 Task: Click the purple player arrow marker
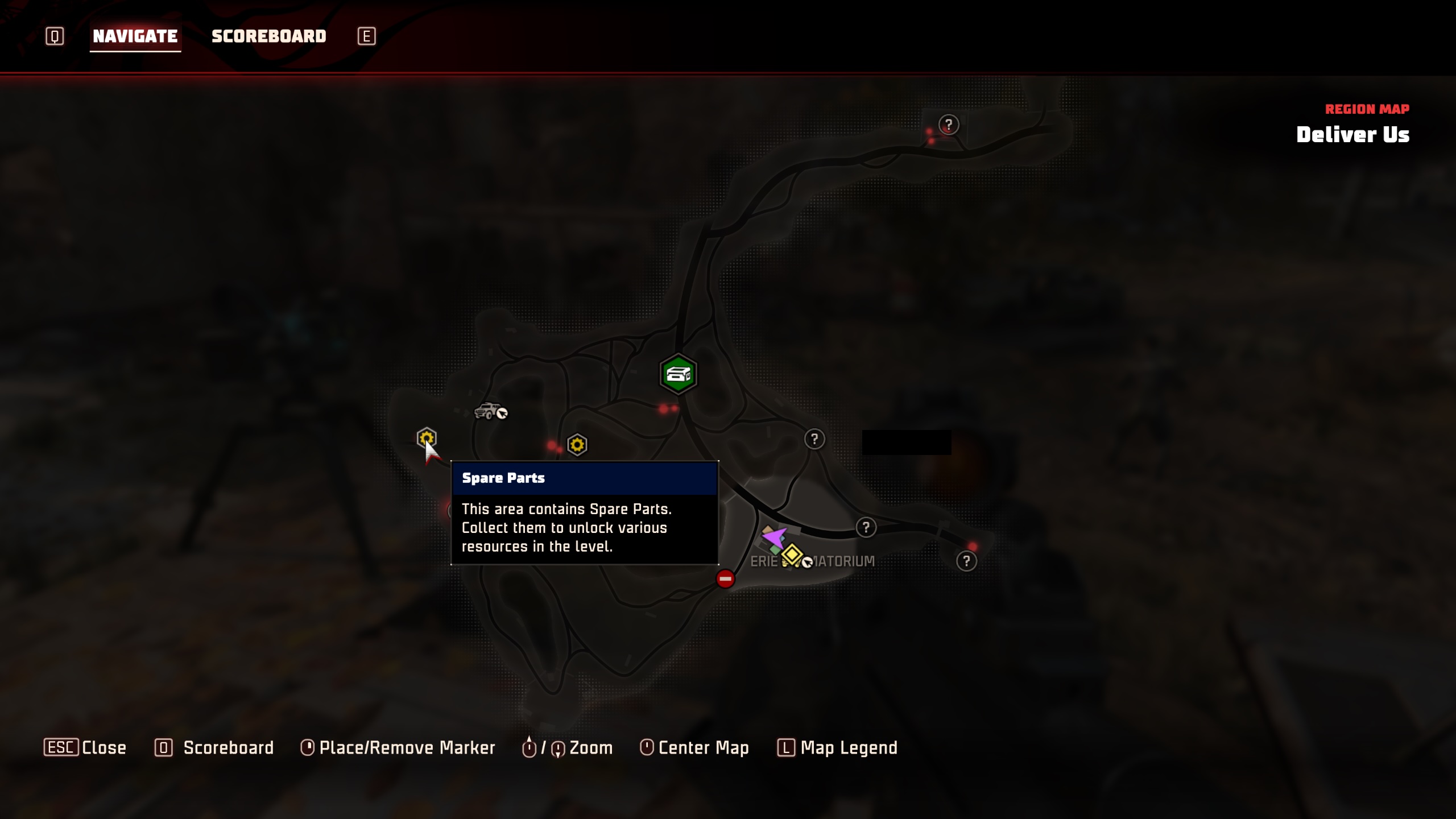click(x=773, y=536)
